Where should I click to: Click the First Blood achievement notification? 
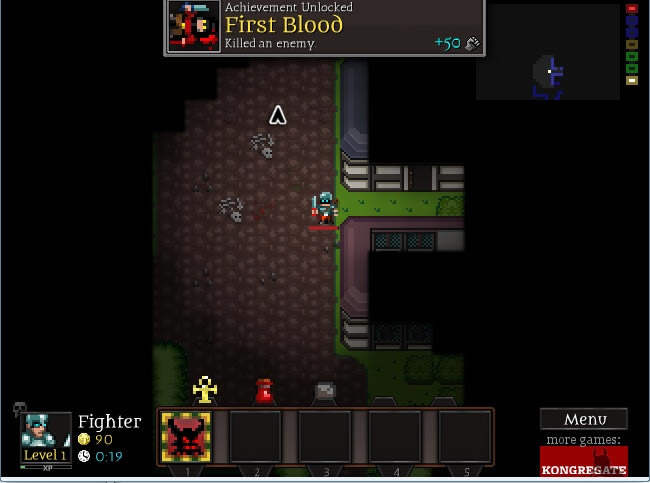point(324,27)
